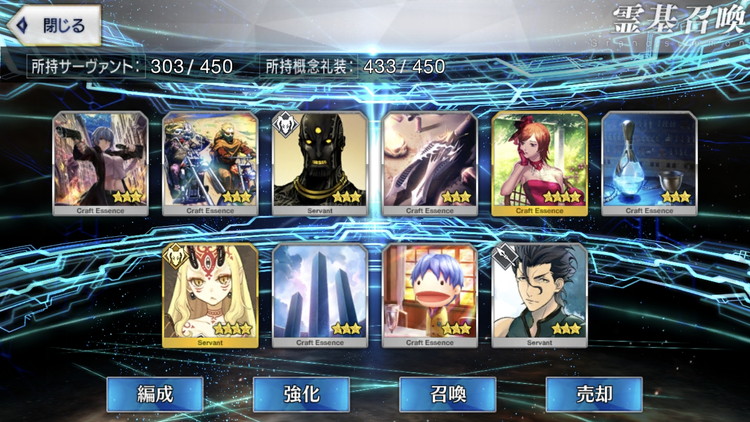Open the 編成 party formation menu
Screen dimensions: 750x422
click(x=155, y=394)
